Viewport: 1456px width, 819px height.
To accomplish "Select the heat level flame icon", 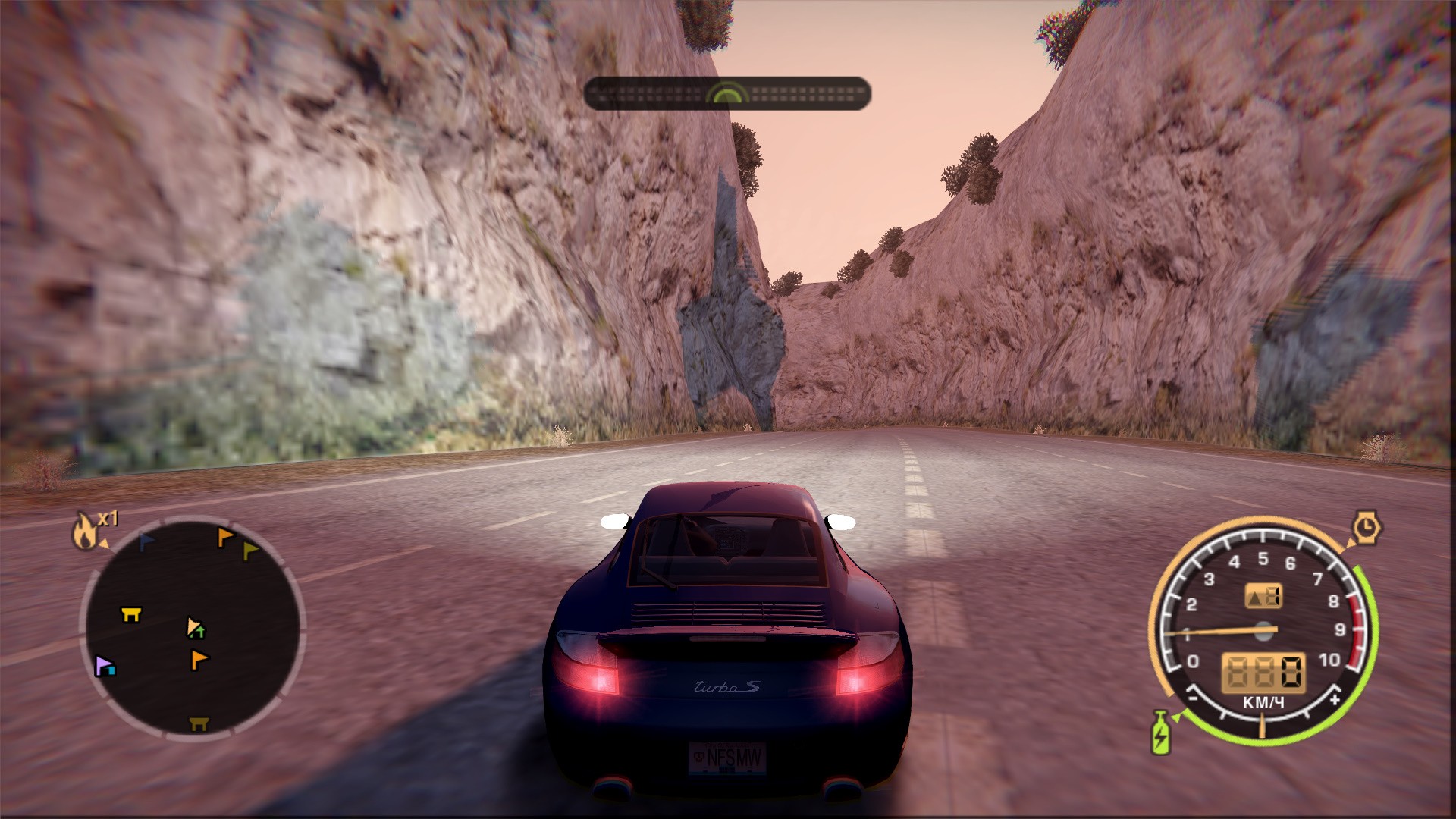I will tap(85, 530).
